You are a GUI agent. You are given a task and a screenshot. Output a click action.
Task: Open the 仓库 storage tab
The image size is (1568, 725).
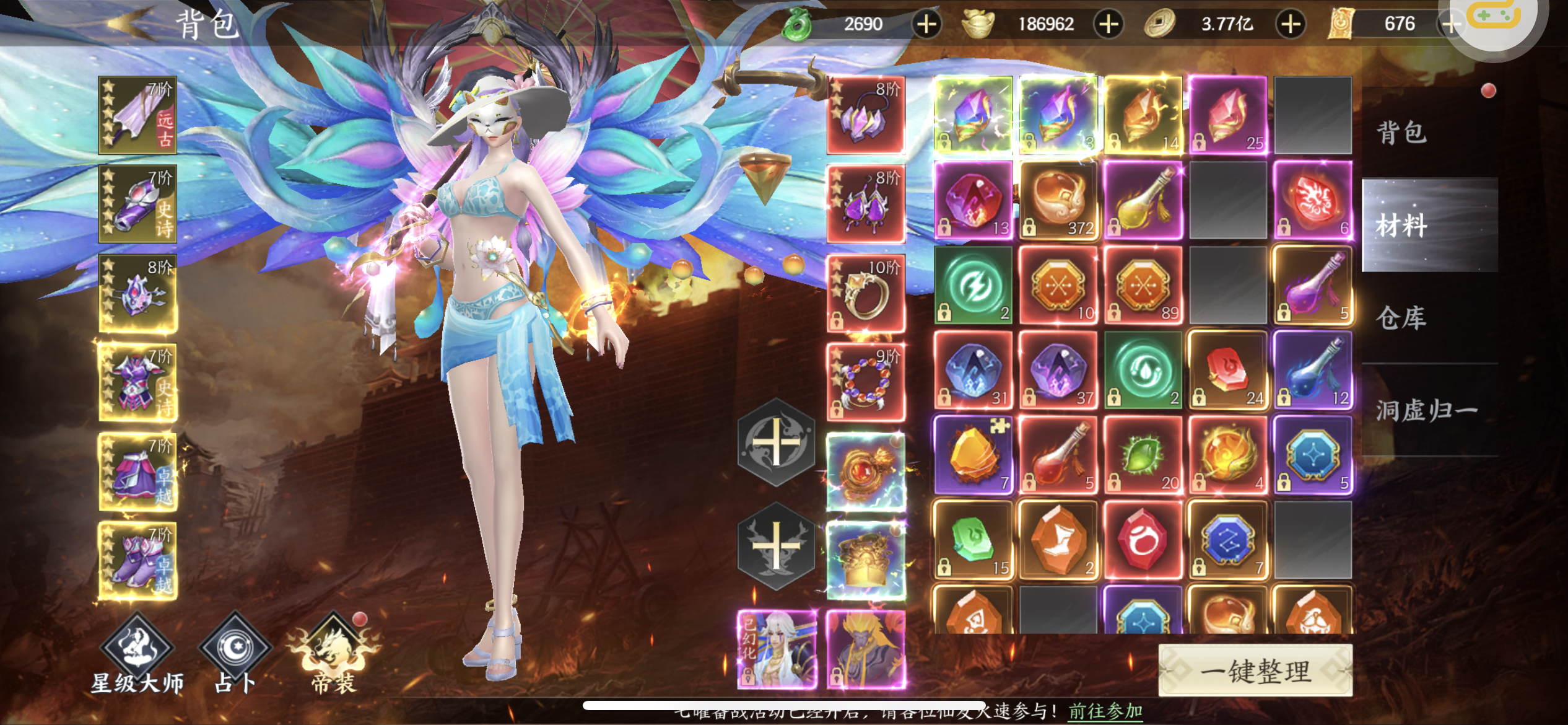1402,318
